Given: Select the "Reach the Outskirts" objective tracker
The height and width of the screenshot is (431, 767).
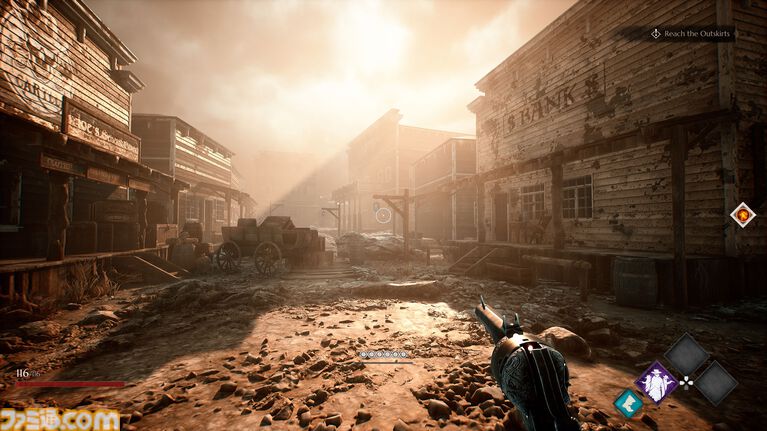Looking at the screenshot, I should pyautogui.click(x=692, y=34).
